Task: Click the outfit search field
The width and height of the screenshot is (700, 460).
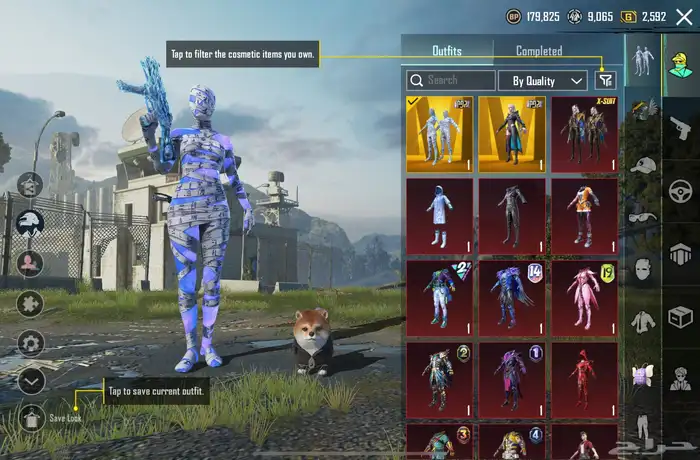Action: tap(452, 80)
